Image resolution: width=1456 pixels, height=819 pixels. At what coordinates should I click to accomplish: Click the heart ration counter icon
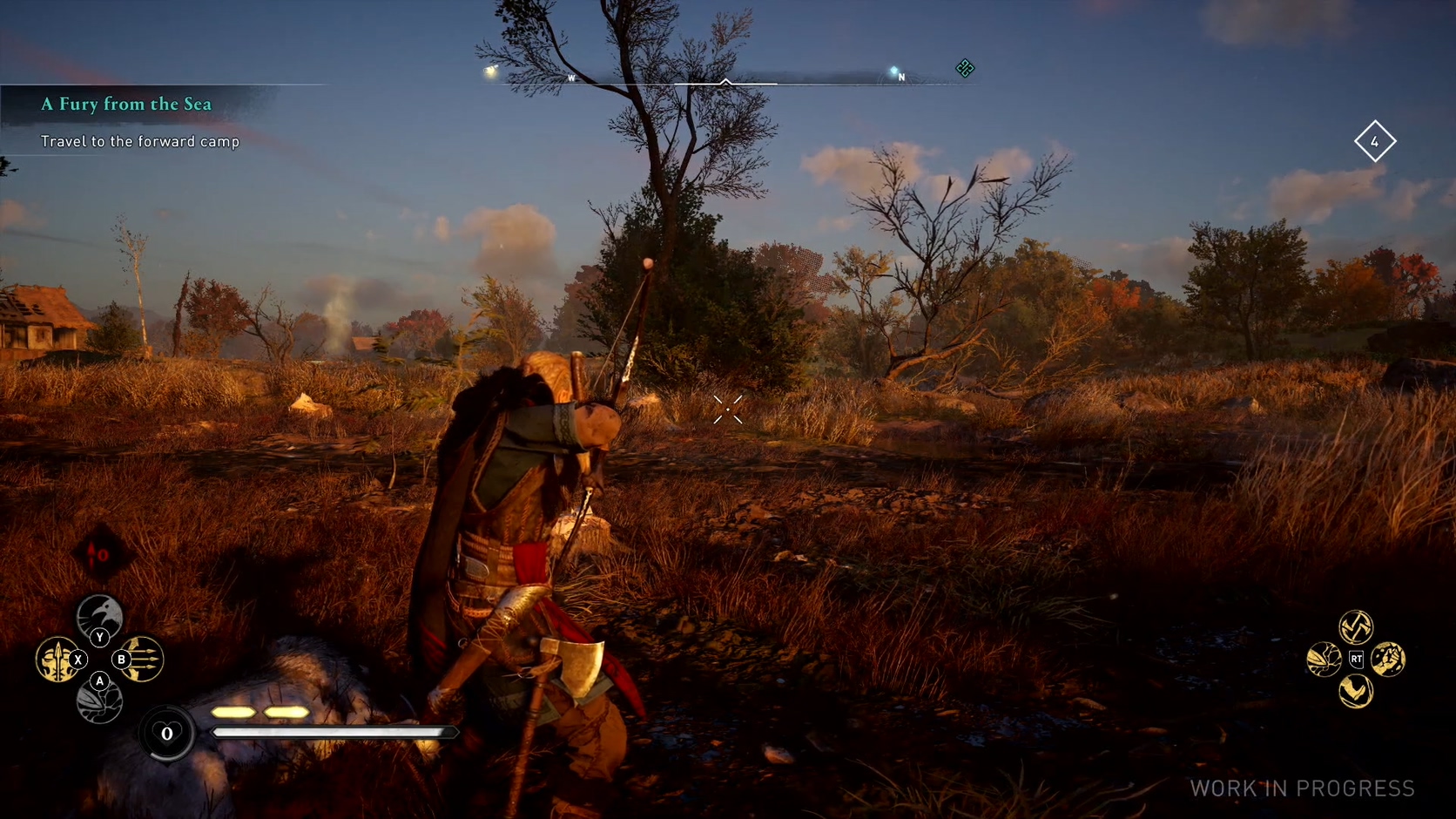(166, 734)
